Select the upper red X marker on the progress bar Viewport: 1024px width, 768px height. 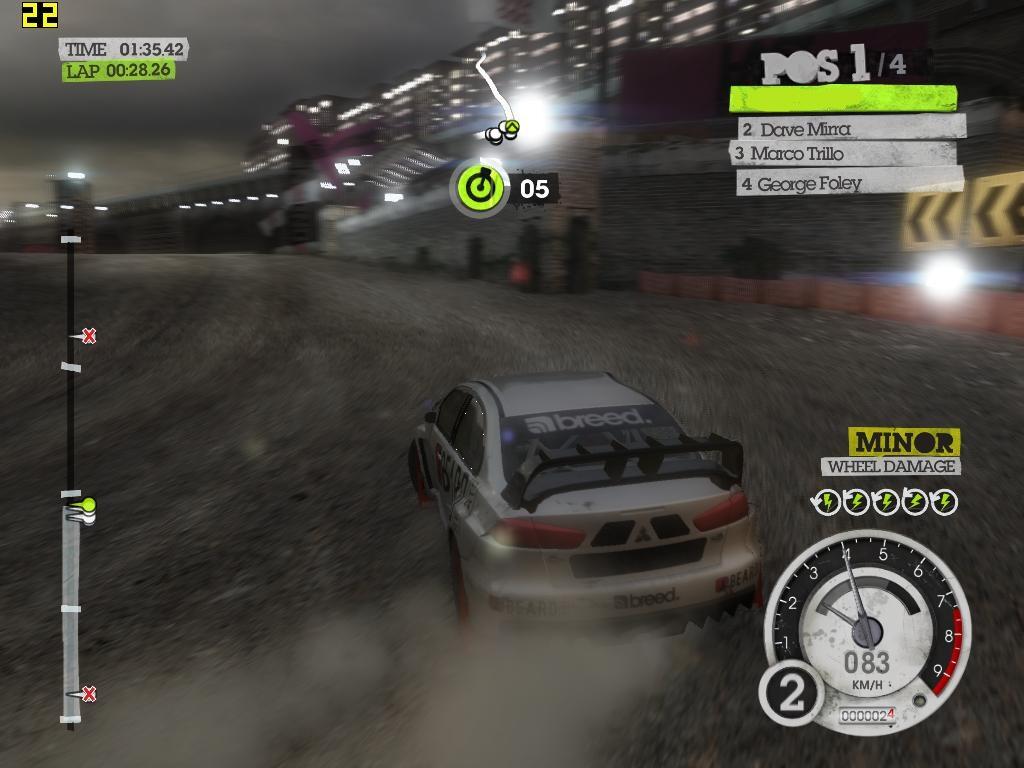tap(89, 336)
